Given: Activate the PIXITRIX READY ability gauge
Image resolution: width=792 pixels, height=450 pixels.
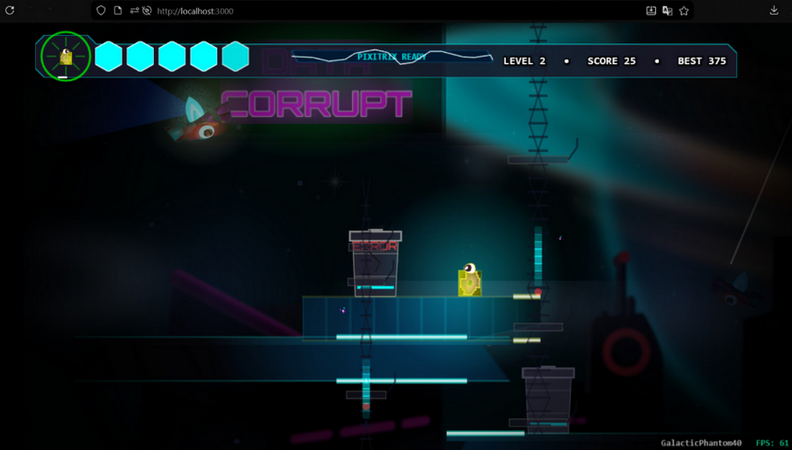Looking at the screenshot, I should 392,58.
